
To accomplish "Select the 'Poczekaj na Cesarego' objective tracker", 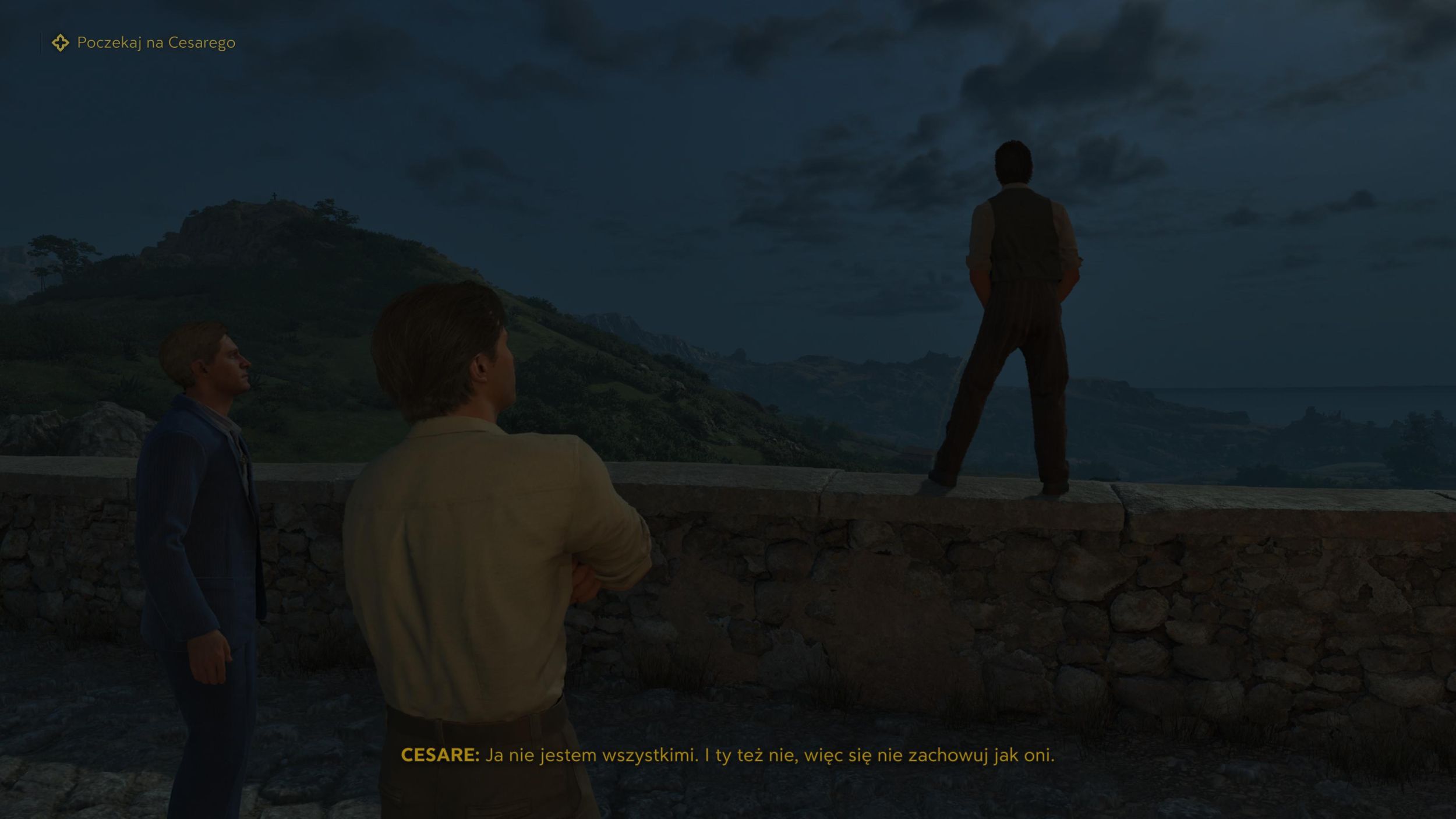I will pyautogui.click(x=156, y=43).
